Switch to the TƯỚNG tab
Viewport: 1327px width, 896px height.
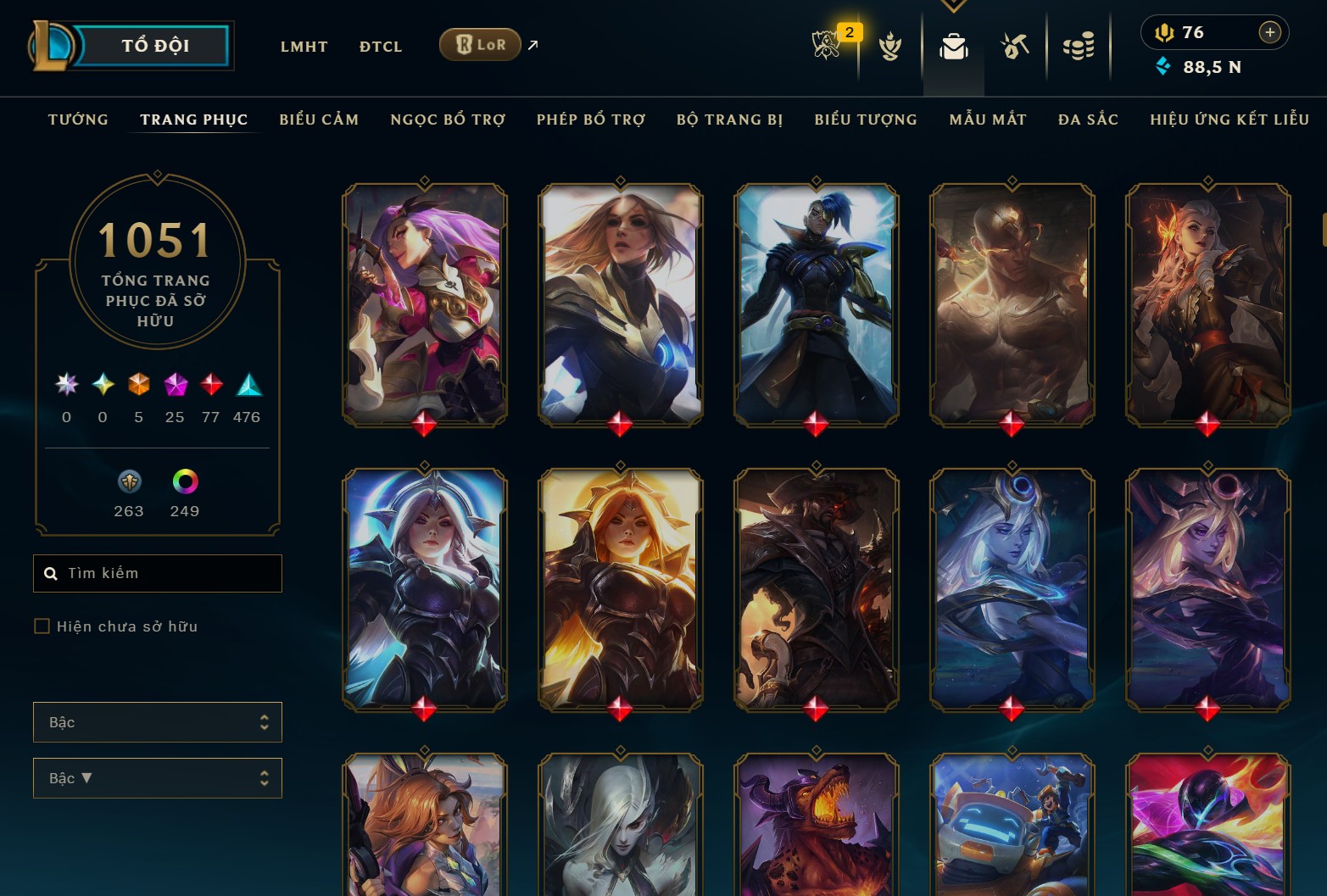(x=78, y=120)
